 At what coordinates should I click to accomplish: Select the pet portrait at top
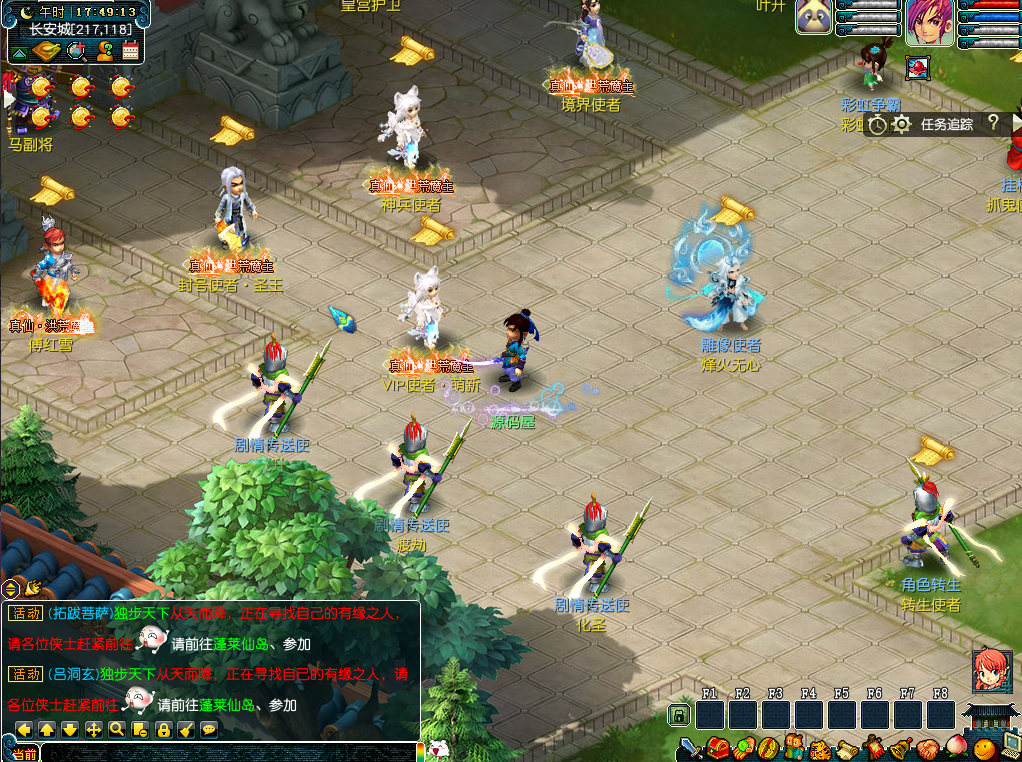814,17
